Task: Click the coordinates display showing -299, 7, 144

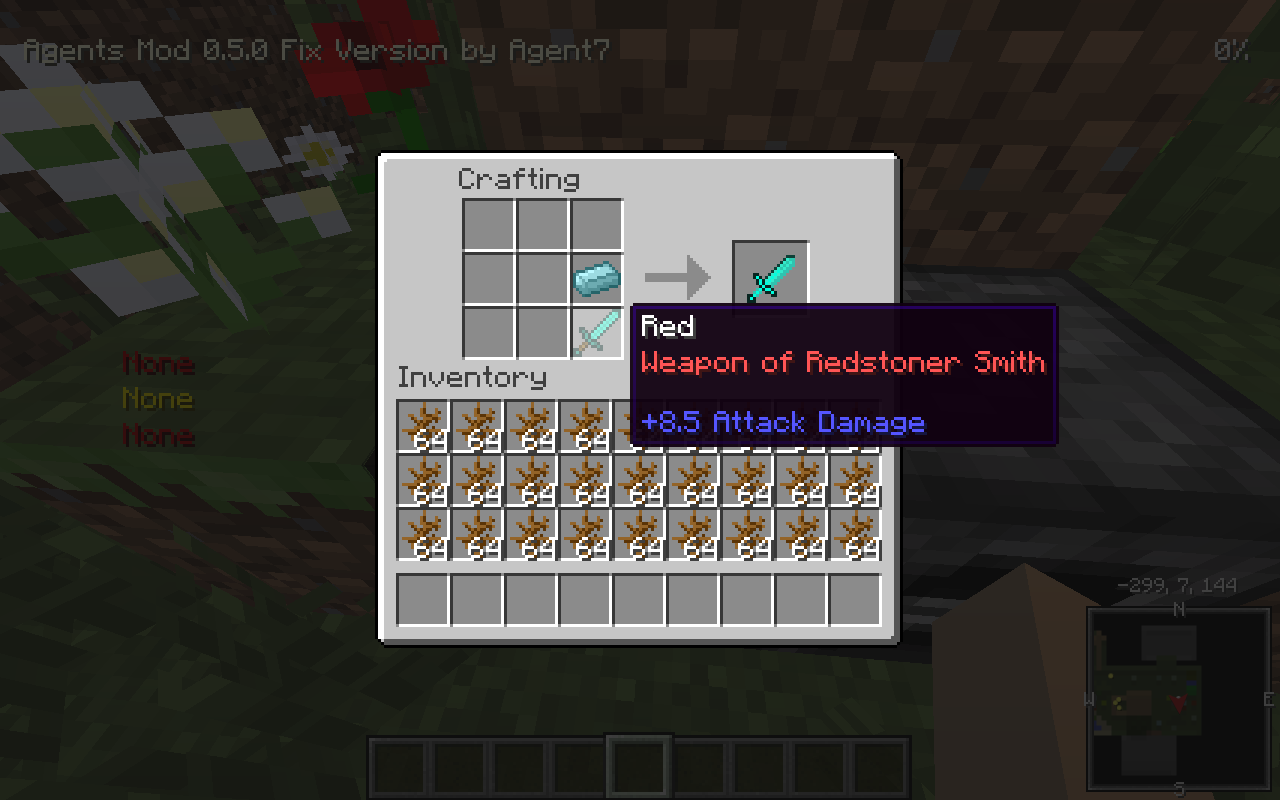Action: point(1178,586)
